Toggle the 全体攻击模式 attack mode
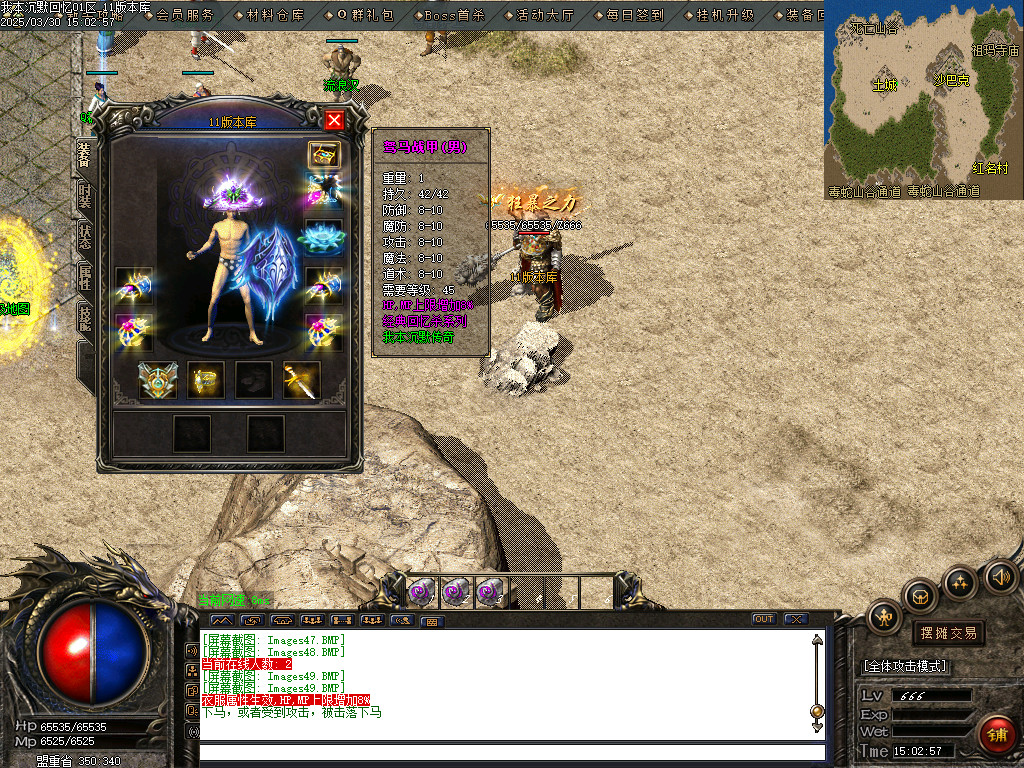The image size is (1024, 768). (x=906, y=666)
